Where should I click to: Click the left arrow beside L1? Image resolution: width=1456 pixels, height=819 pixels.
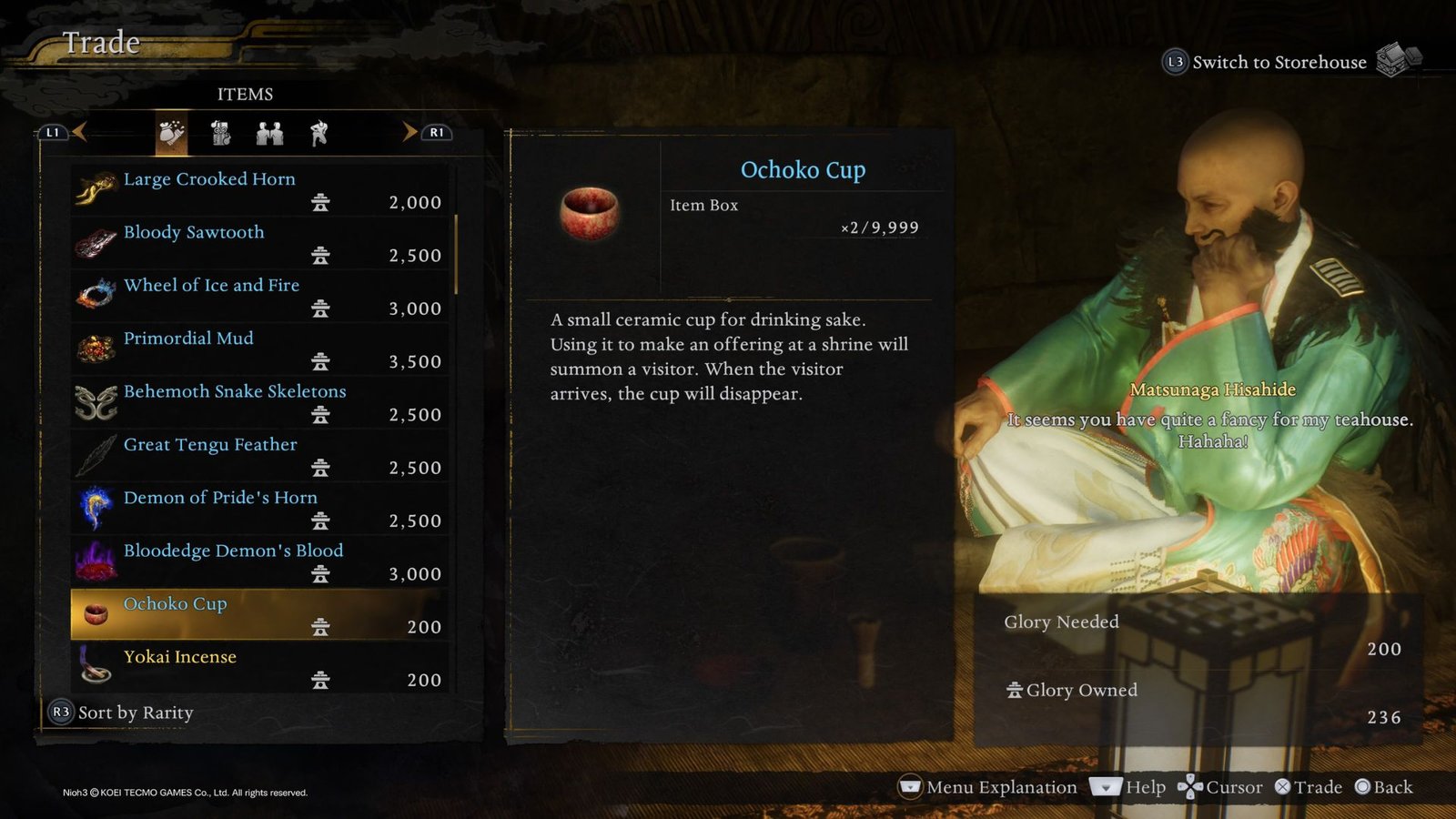[x=81, y=131]
